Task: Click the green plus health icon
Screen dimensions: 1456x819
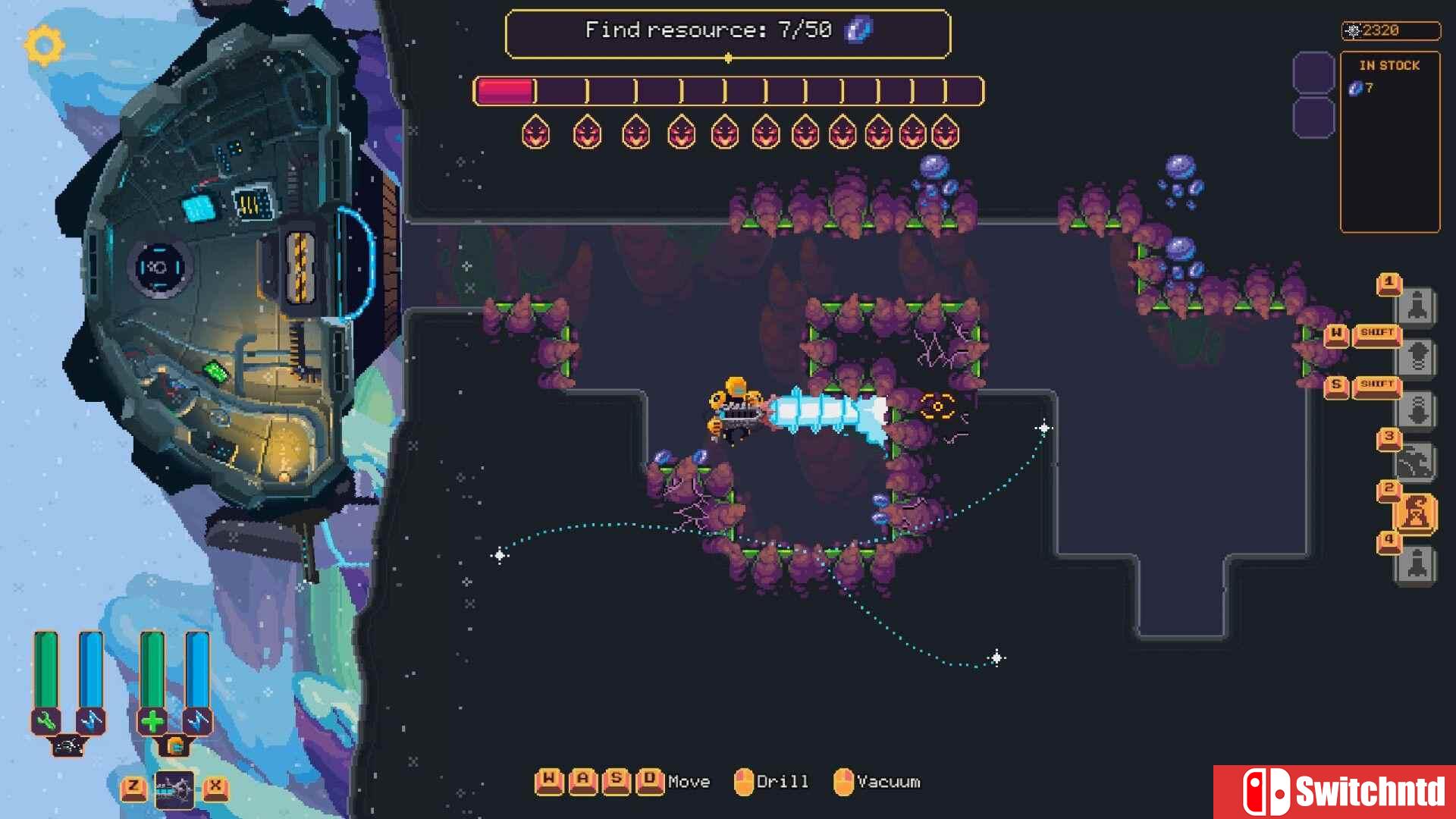Action: (152, 720)
